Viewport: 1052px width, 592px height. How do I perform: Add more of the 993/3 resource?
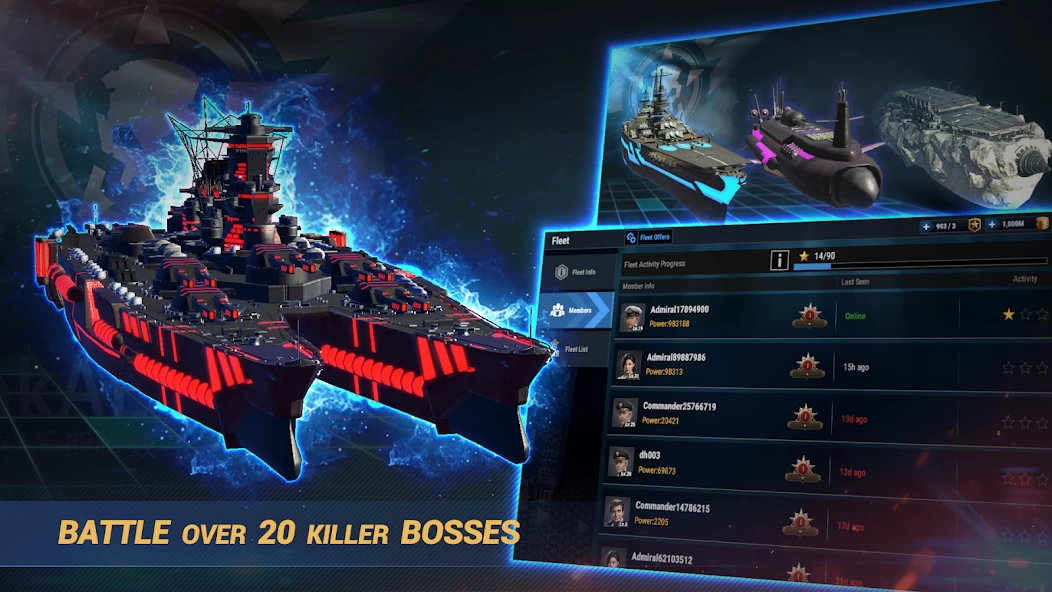click(926, 226)
